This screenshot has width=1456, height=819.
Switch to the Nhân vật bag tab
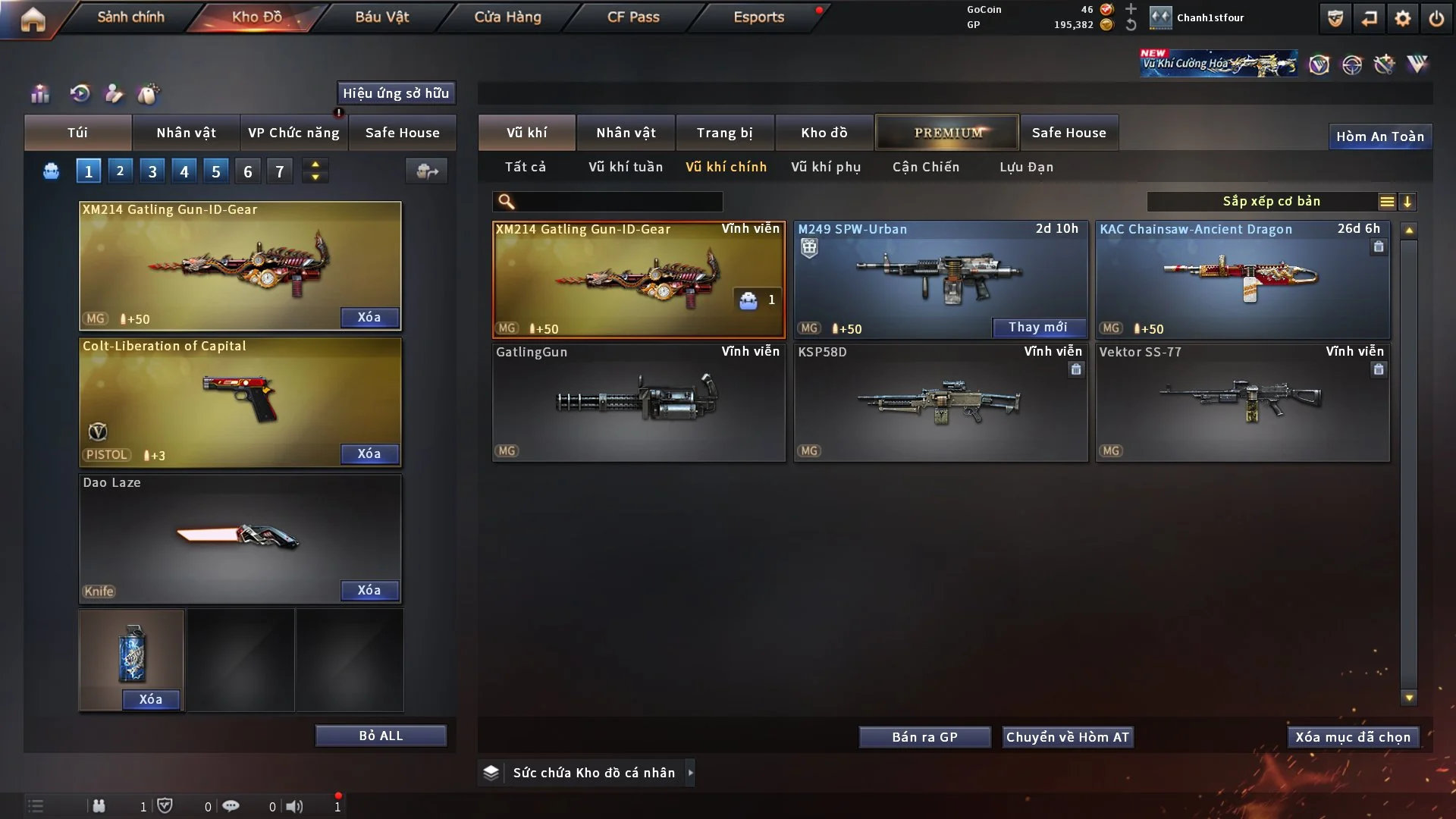coord(186,133)
